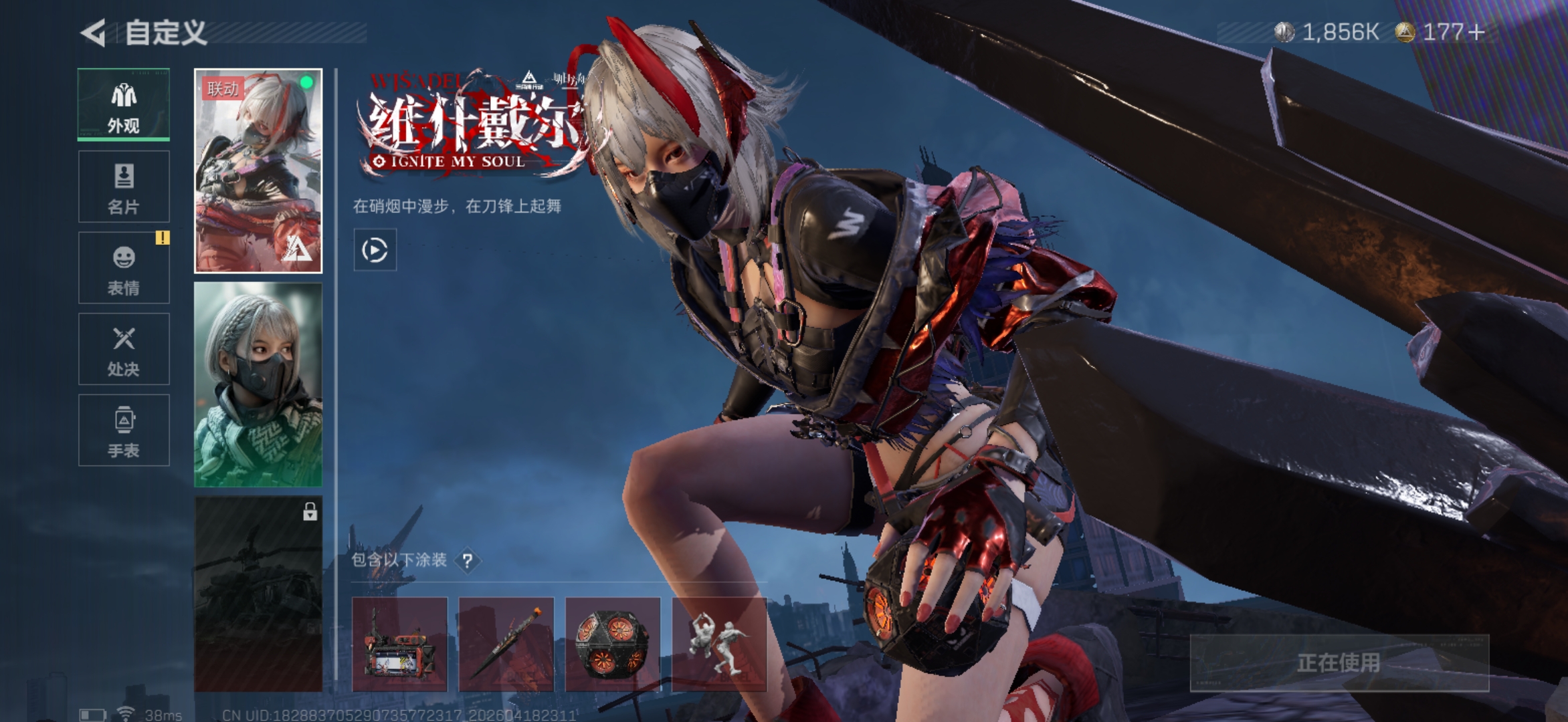Select the white figures action pose item
This screenshot has width=1568, height=722.
point(719,644)
